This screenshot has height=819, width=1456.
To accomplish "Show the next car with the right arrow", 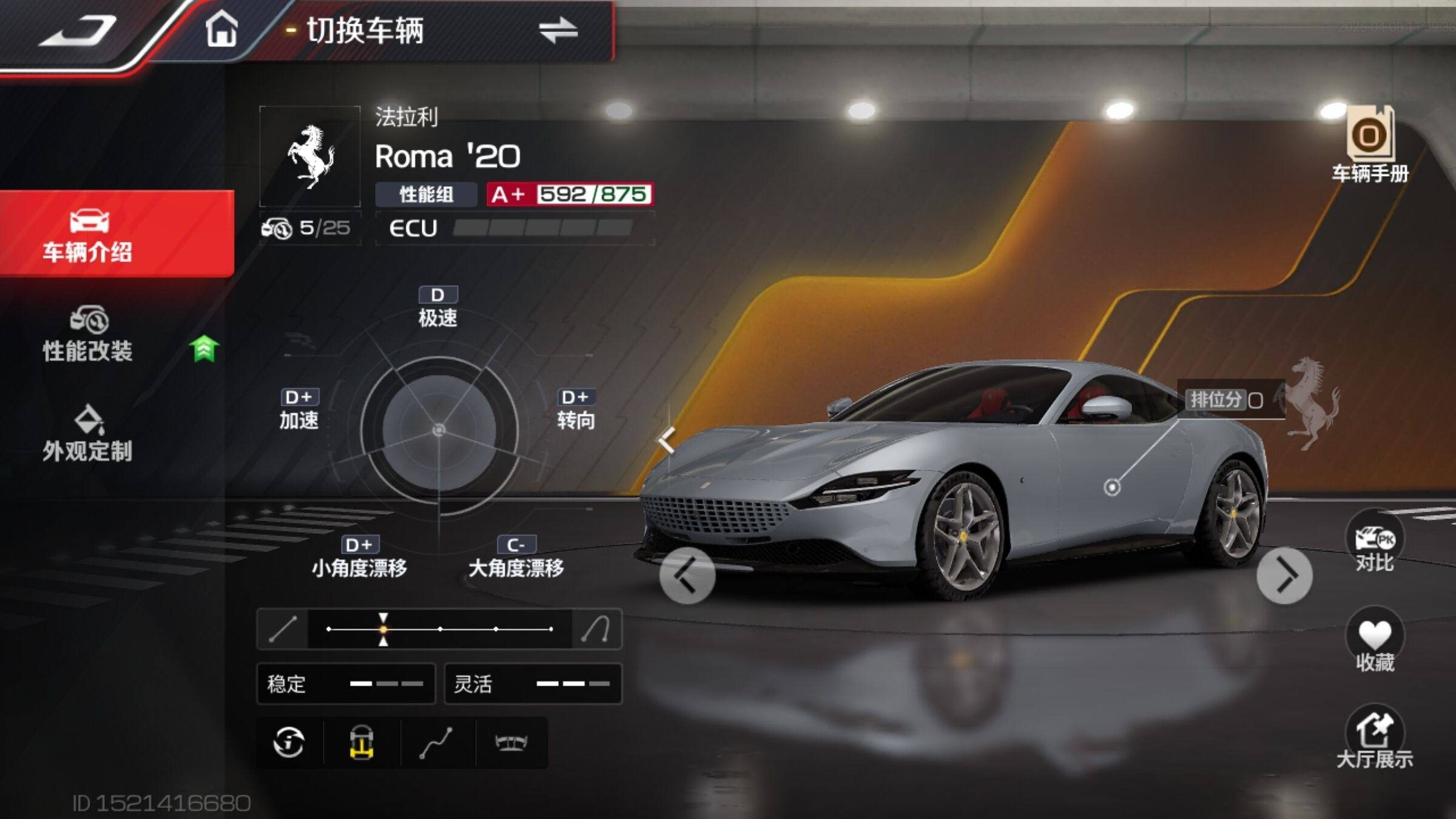I will pos(1284,575).
